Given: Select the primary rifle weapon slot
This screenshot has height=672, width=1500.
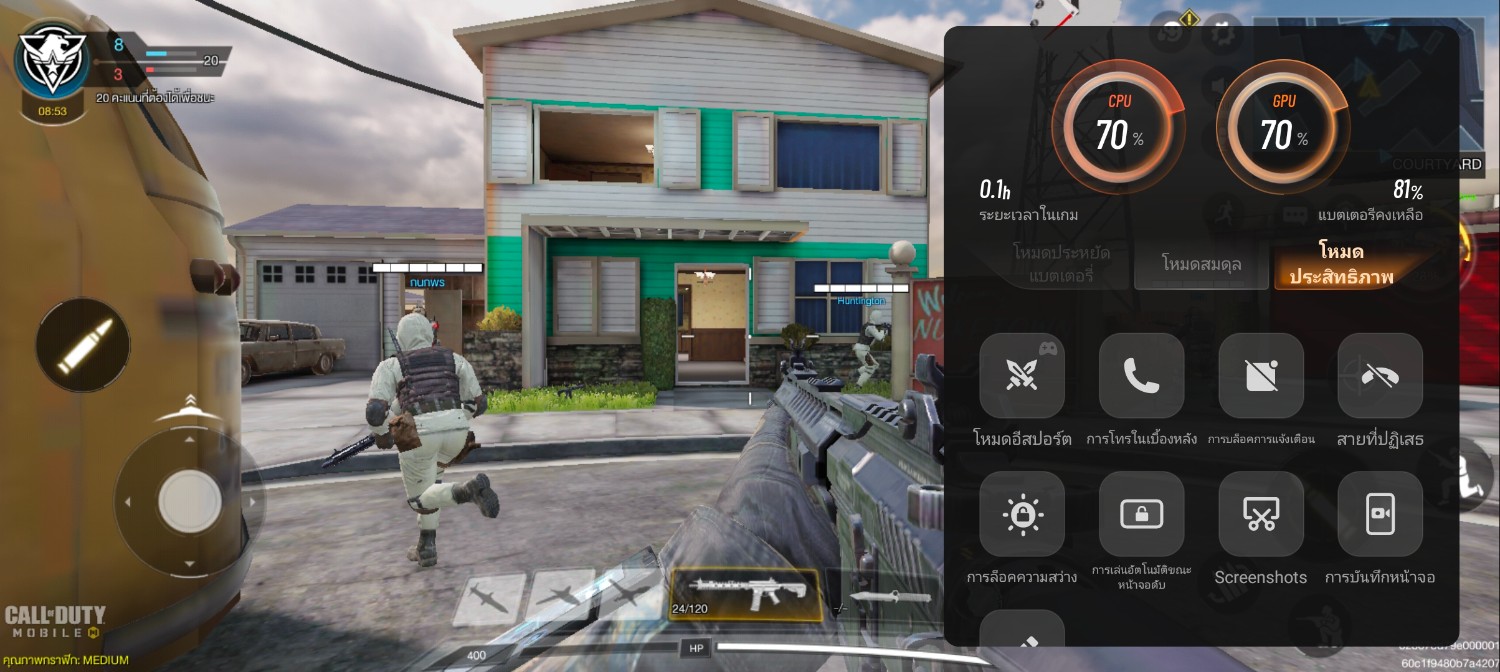Looking at the screenshot, I should coord(744,593).
